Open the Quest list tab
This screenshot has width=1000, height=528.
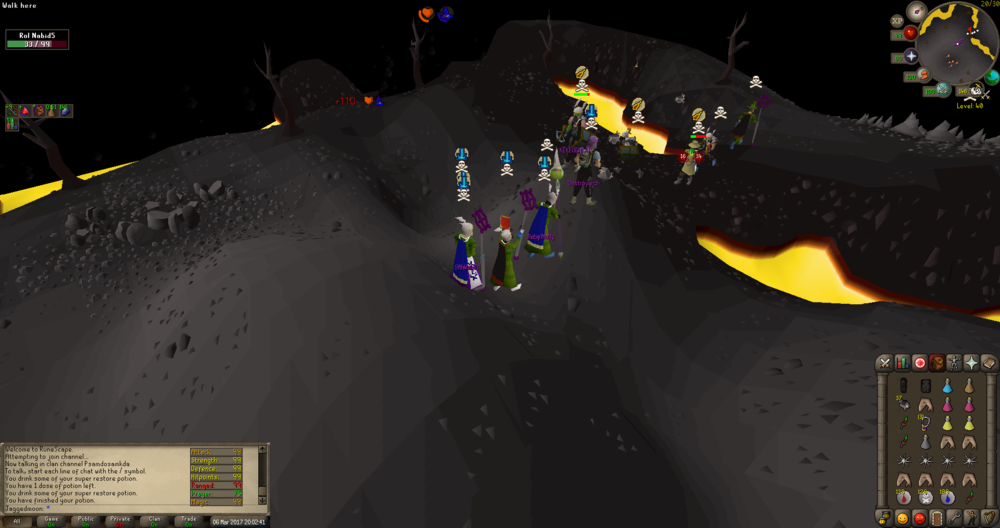[919, 362]
